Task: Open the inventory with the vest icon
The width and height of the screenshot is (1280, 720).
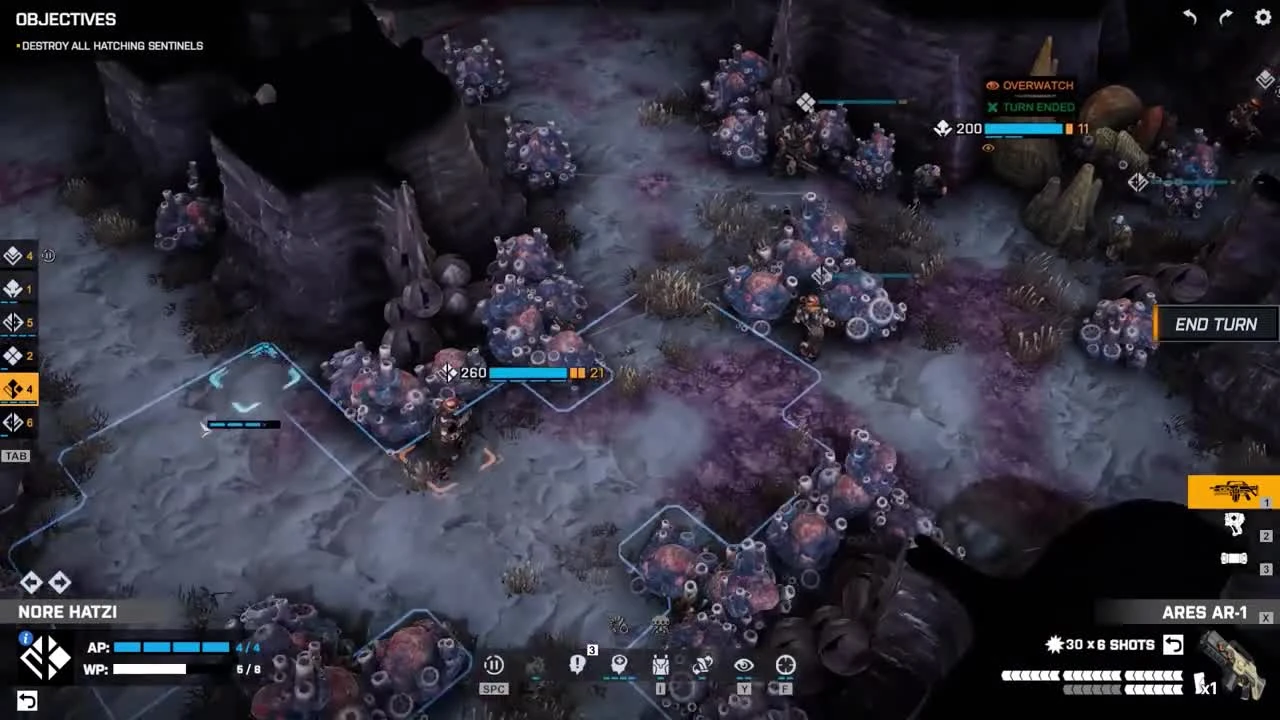Action: pyautogui.click(x=661, y=665)
